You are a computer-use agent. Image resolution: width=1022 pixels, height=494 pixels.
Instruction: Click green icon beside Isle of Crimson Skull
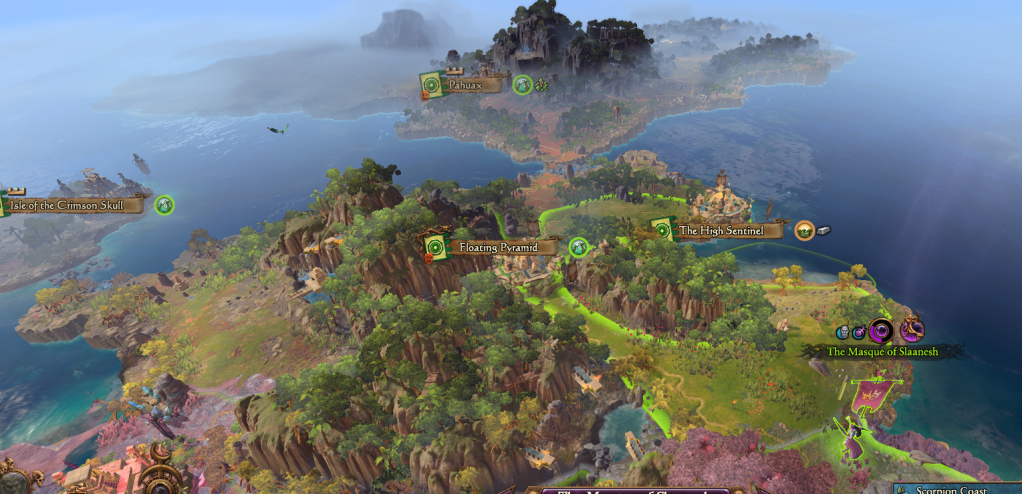pos(164,205)
